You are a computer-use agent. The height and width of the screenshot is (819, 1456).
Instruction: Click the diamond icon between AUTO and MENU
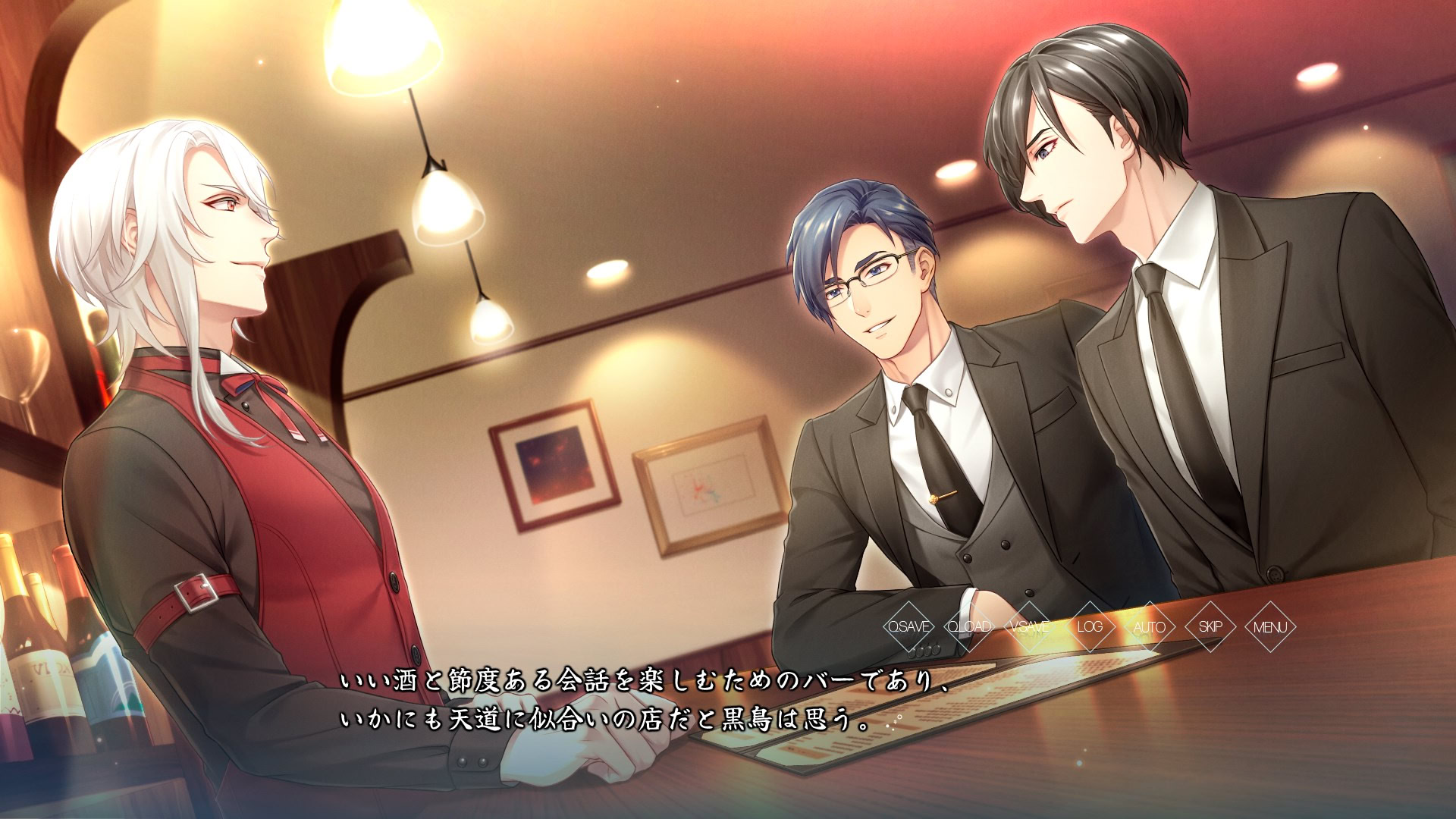(1210, 628)
